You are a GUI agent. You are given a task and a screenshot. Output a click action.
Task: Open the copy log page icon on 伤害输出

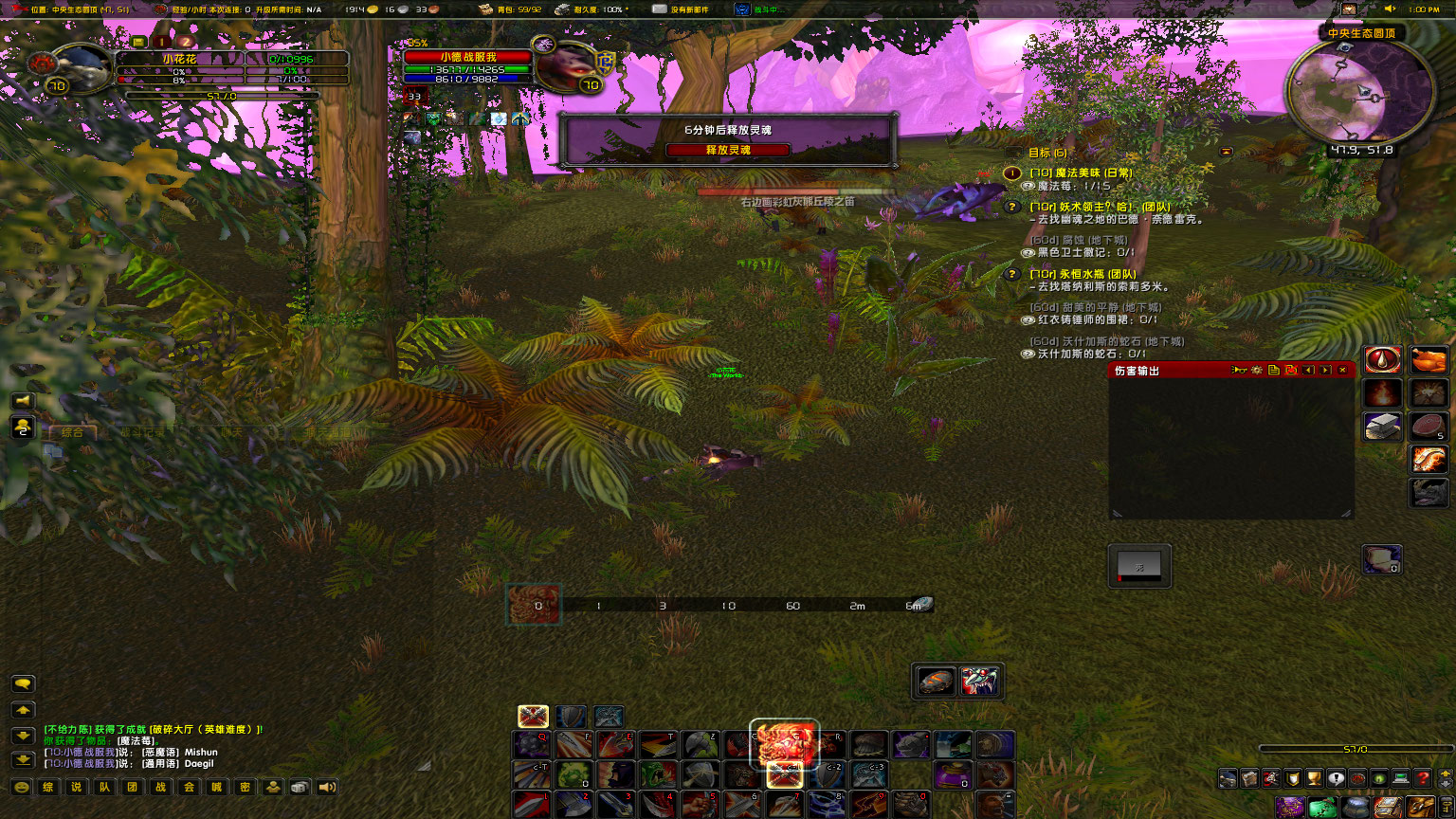pos(1273,371)
